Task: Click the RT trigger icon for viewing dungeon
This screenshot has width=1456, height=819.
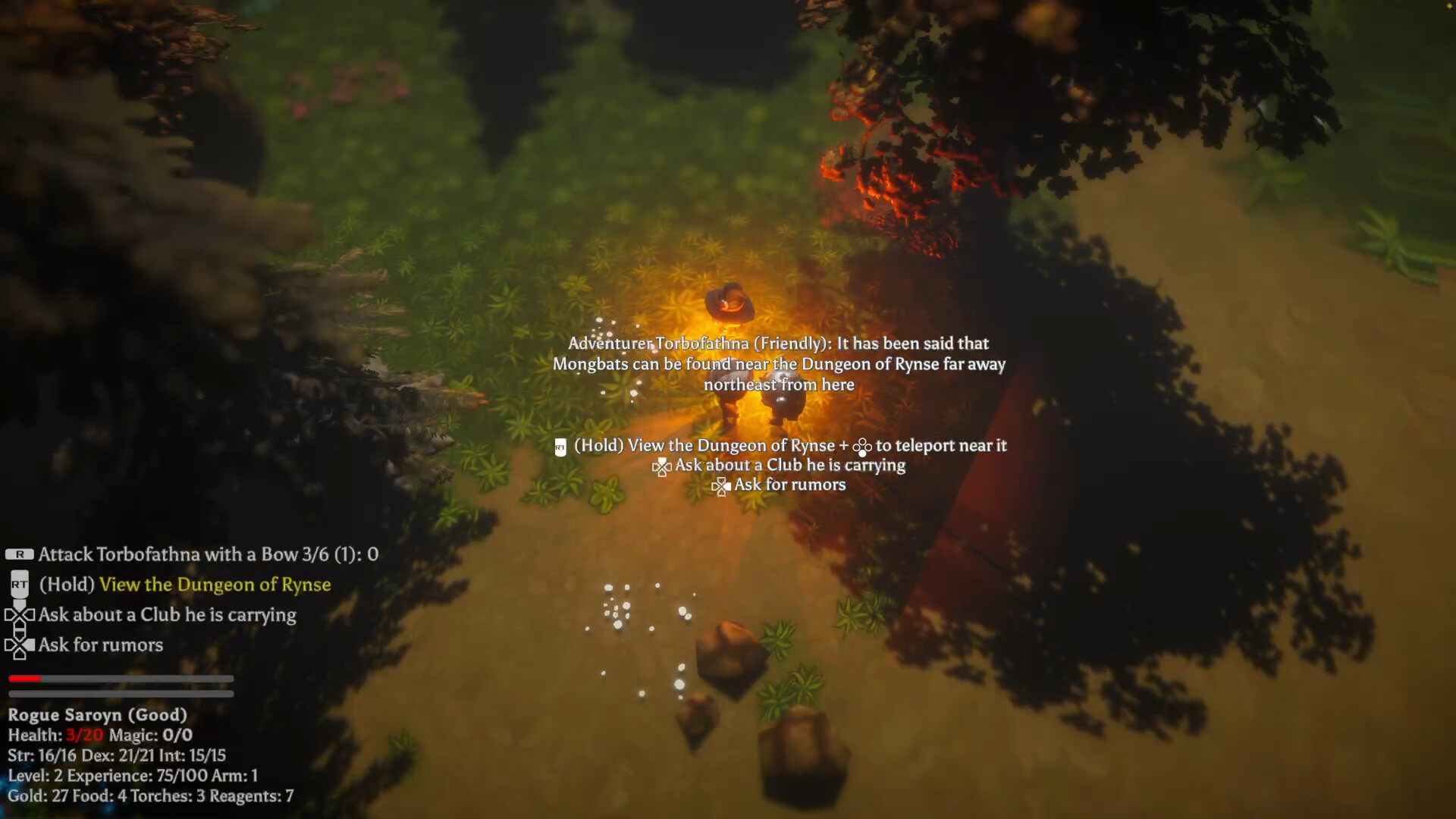Action: pos(19,585)
